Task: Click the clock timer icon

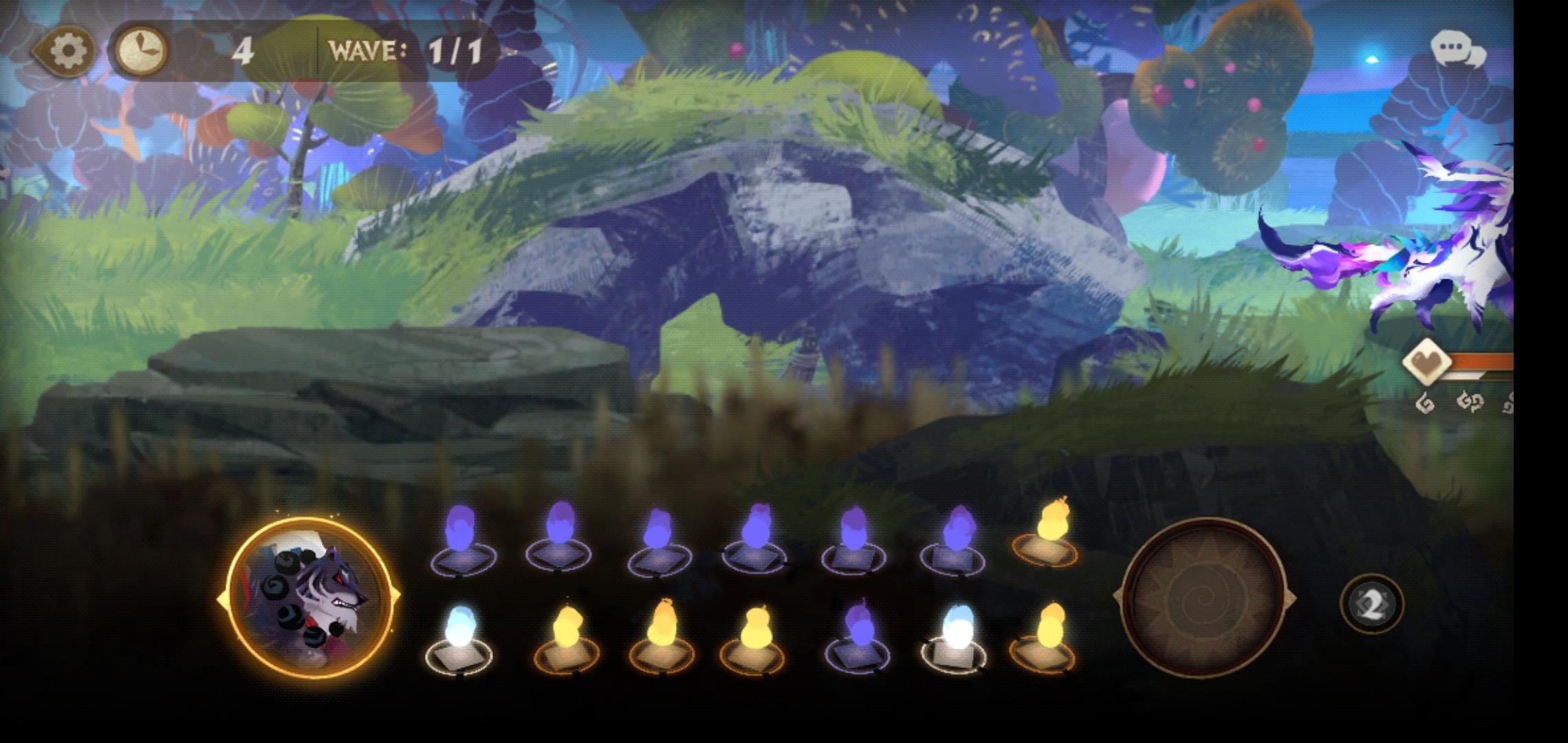Action: click(x=142, y=48)
